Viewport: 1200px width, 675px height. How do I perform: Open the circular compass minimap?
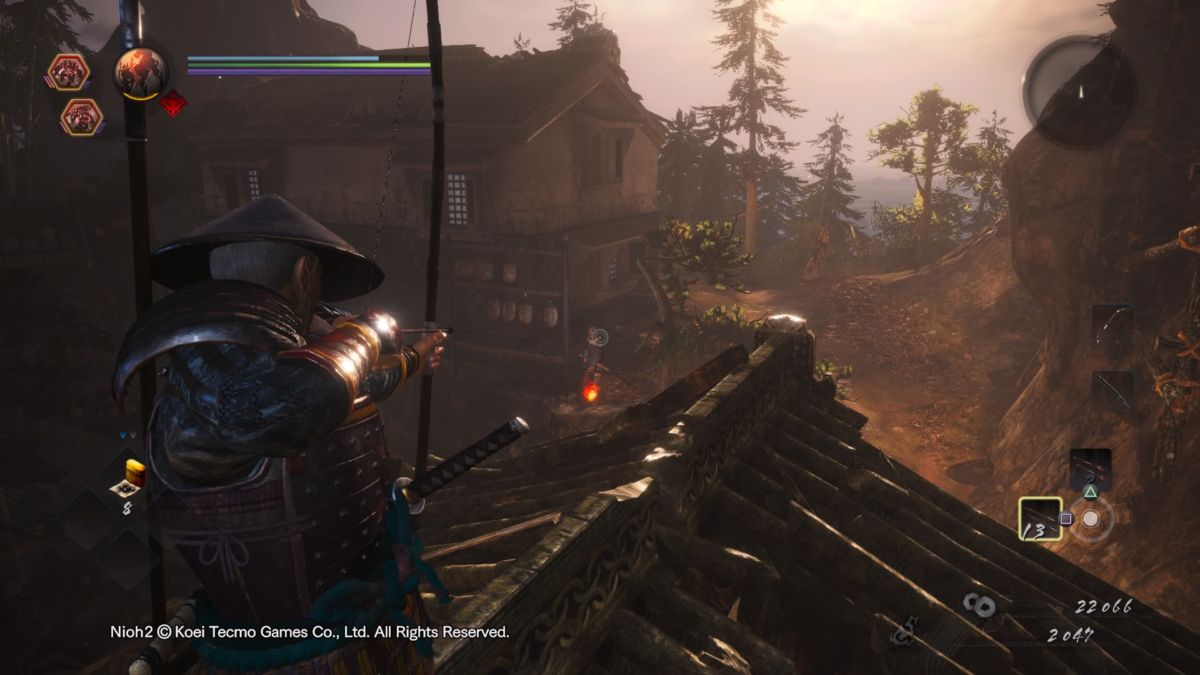1078,91
